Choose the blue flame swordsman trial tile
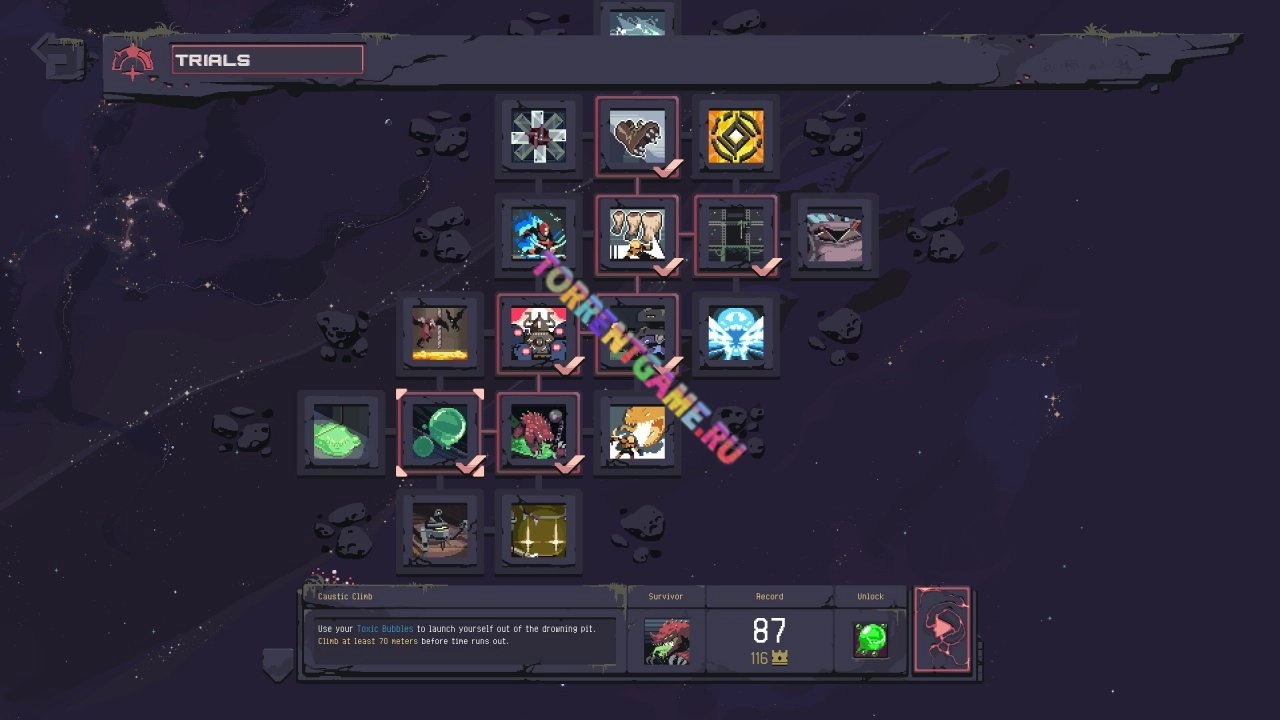This screenshot has height=720, width=1280. tap(538, 236)
